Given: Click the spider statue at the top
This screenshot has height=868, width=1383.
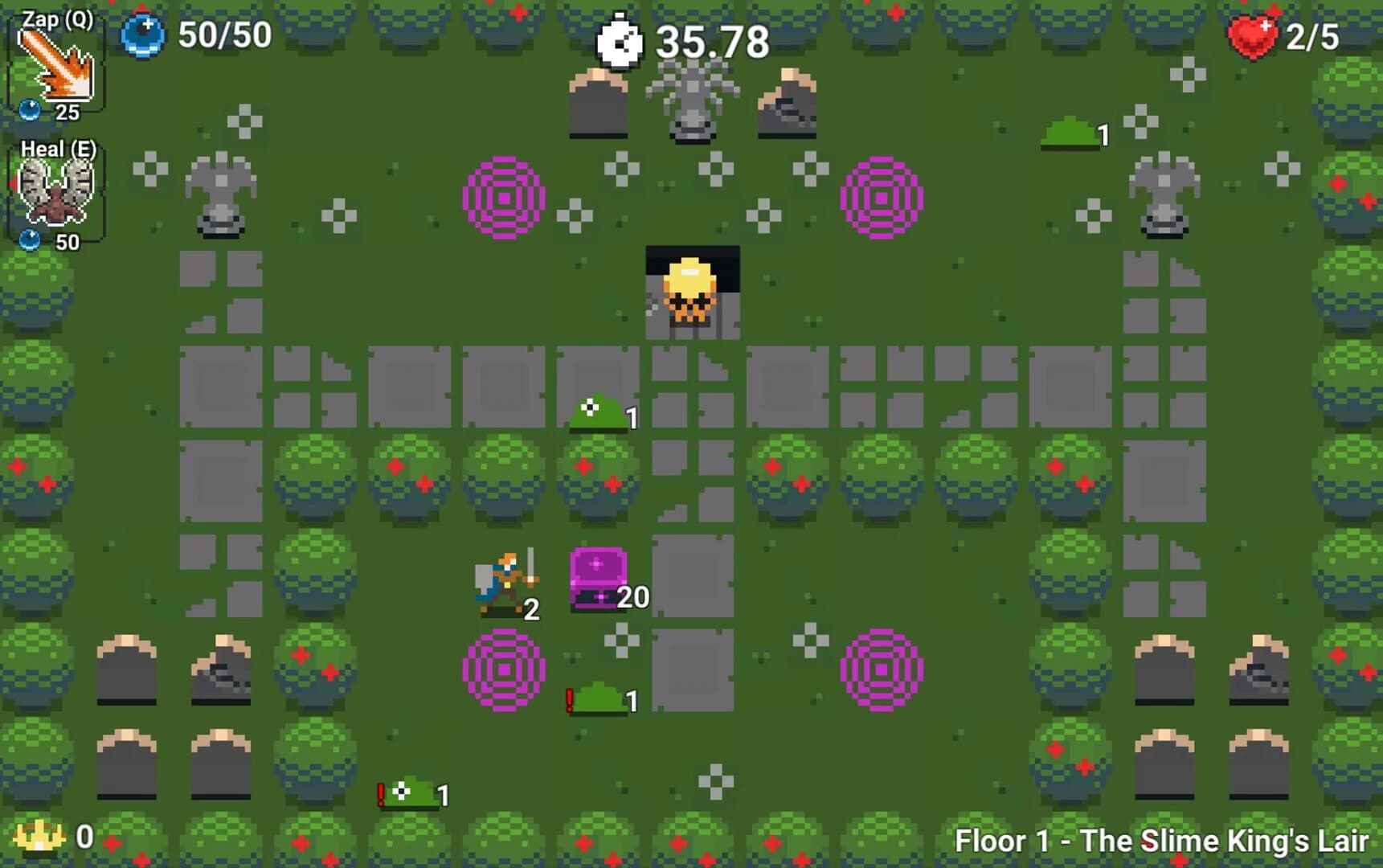Looking at the screenshot, I should point(691,104).
